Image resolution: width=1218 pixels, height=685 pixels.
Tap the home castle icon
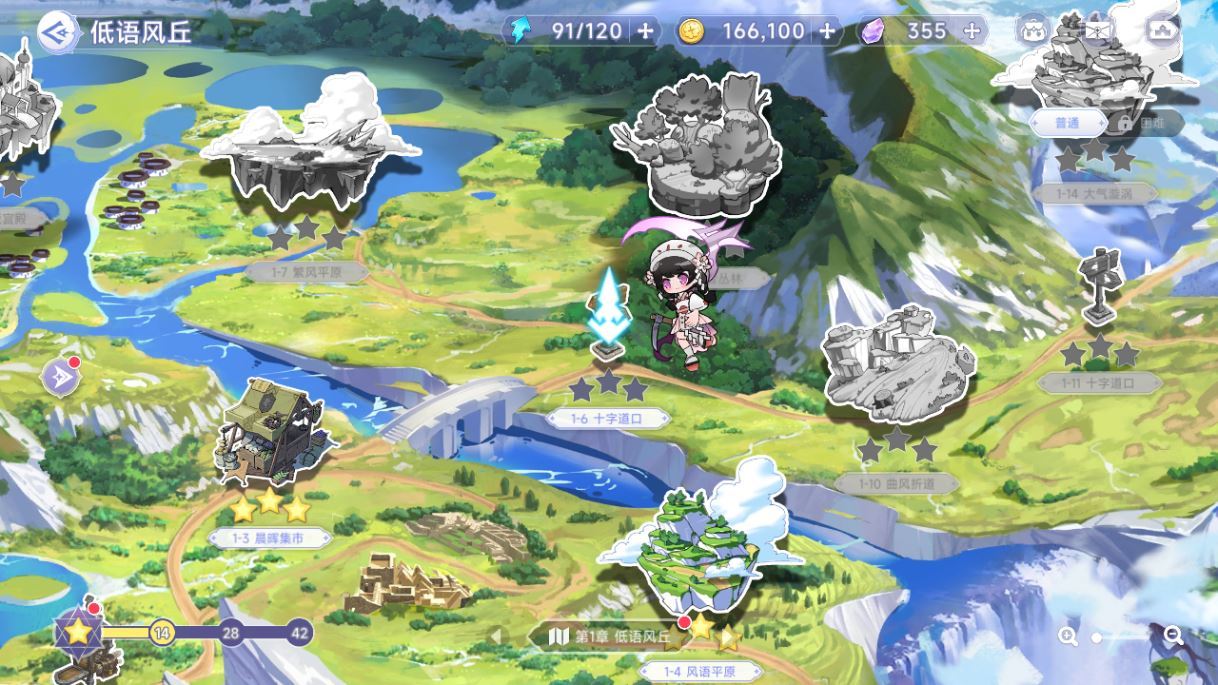point(1162,30)
